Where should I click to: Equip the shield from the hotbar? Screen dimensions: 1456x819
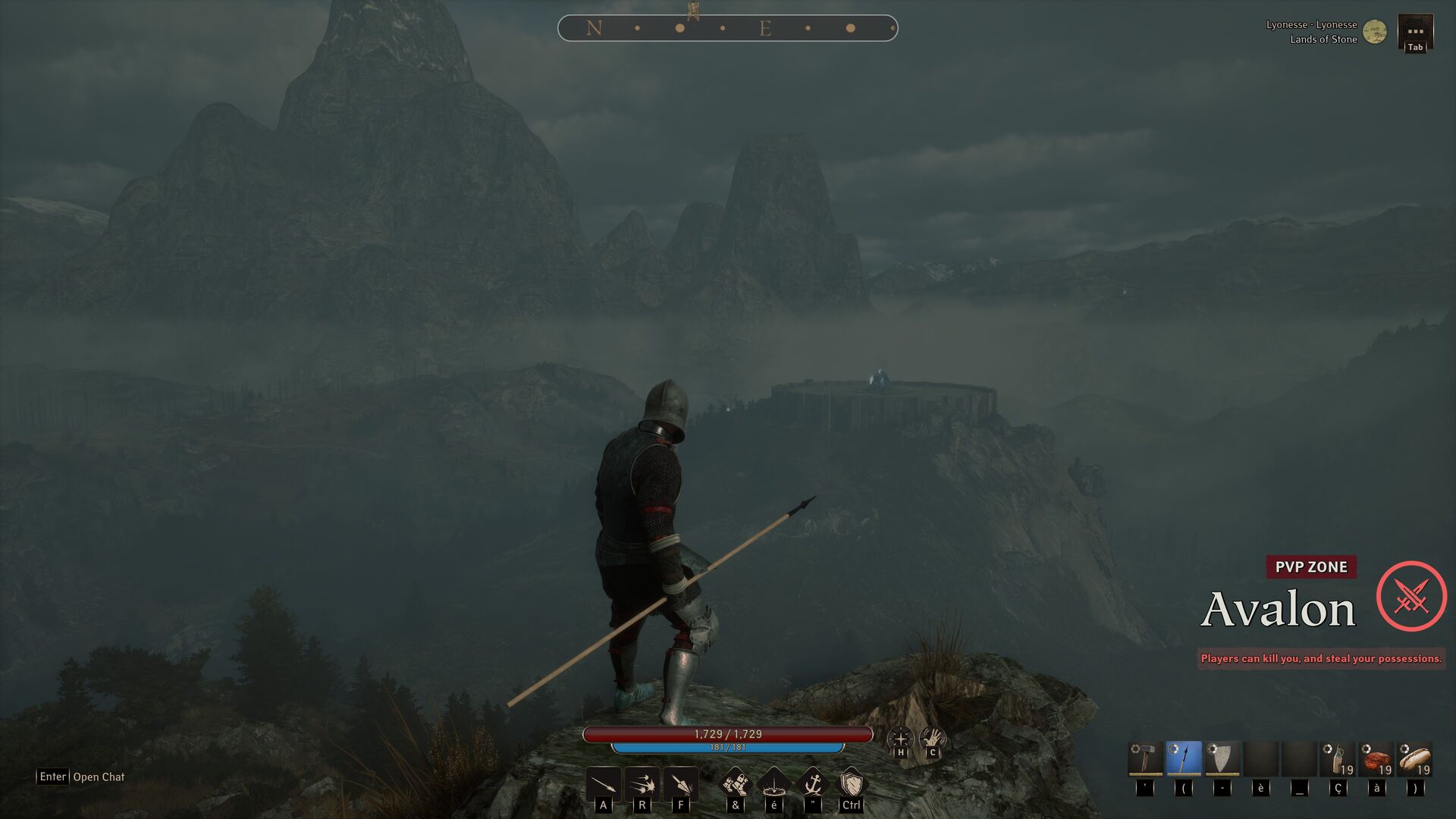(1222, 759)
